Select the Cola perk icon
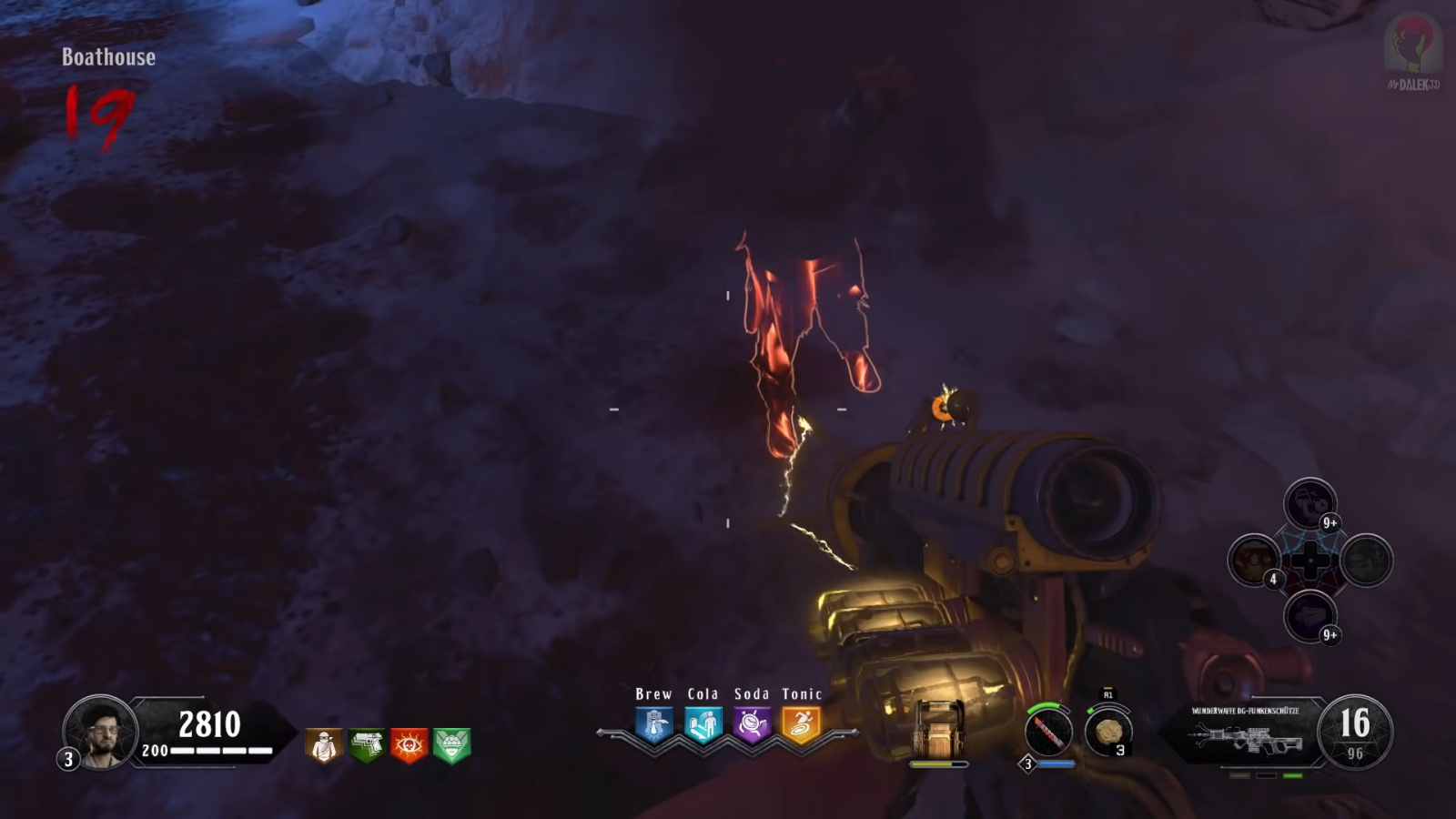1456x819 pixels. tap(703, 725)
